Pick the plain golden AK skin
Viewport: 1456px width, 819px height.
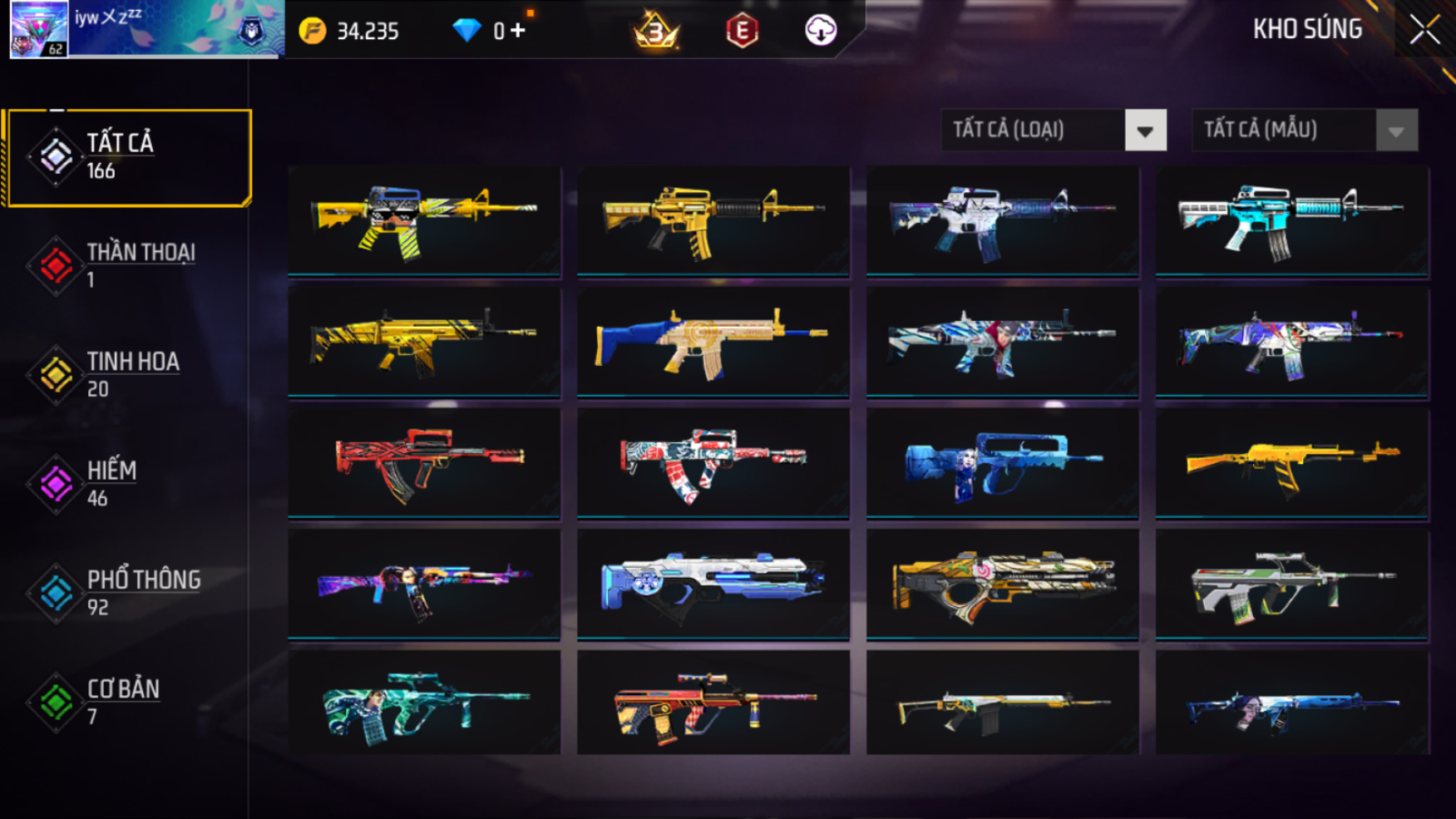pos(1291,463)
